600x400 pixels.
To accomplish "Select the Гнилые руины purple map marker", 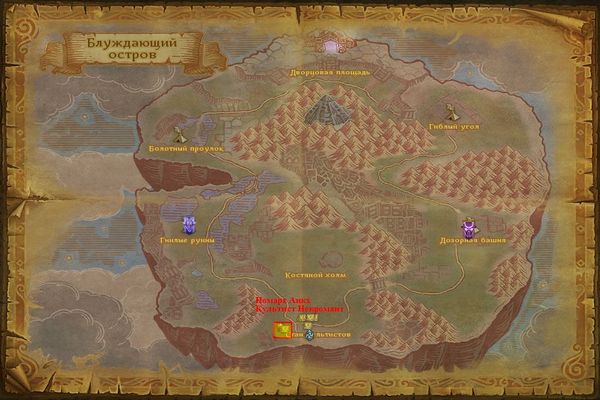I will coord(187,225).
